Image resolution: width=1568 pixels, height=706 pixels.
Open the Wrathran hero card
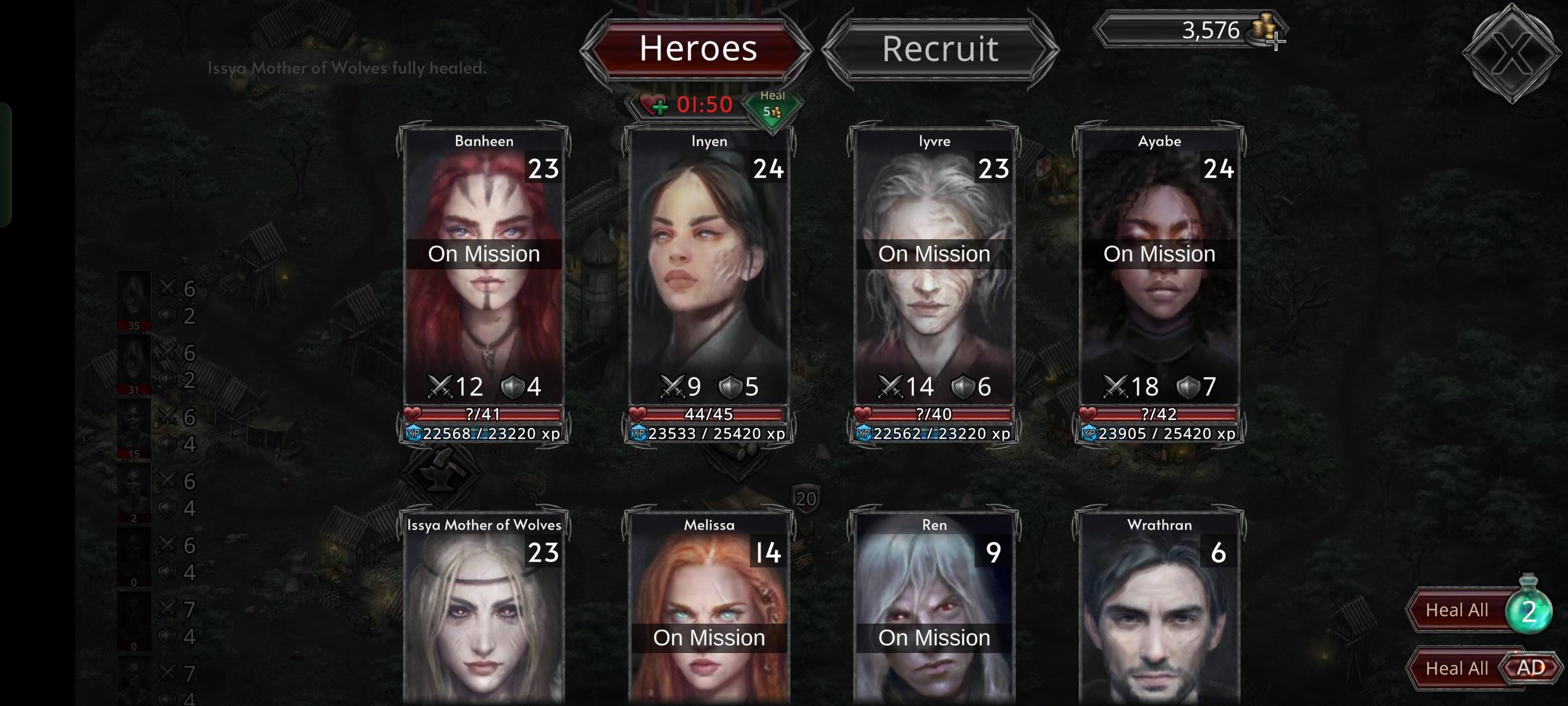(x=1159, y=614)
